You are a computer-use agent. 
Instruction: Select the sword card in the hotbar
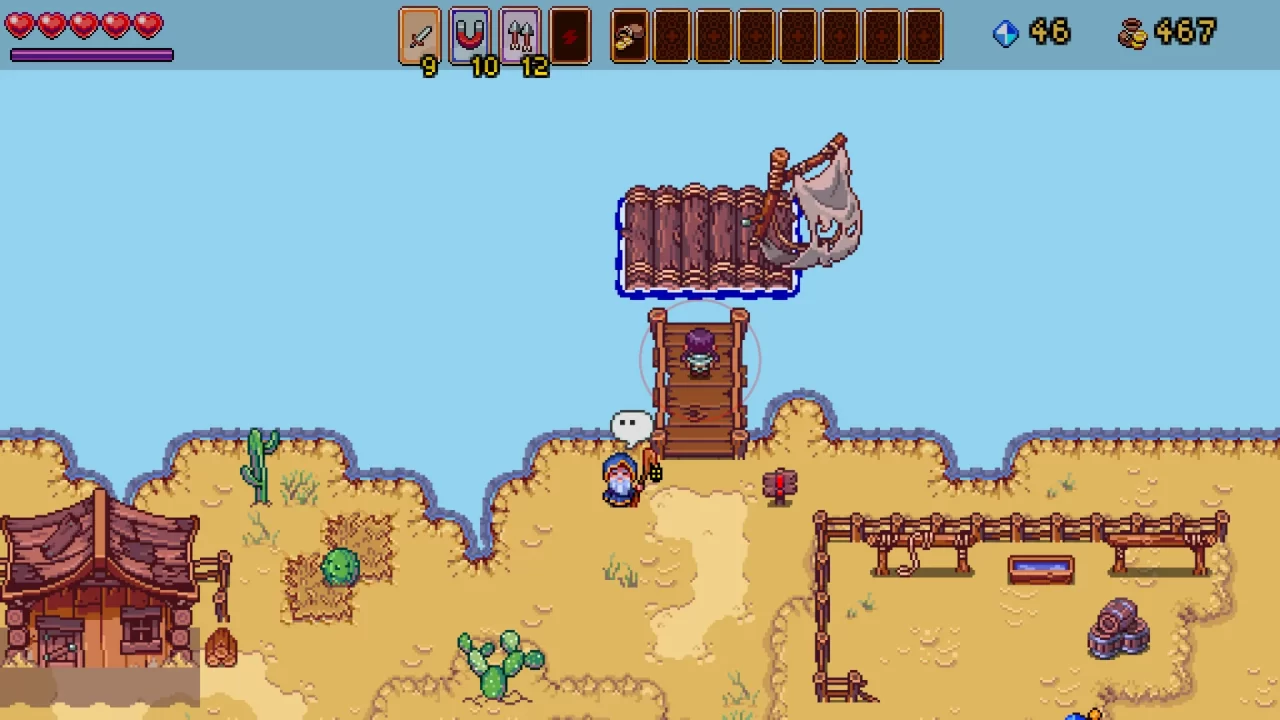[x=420, y=35]
